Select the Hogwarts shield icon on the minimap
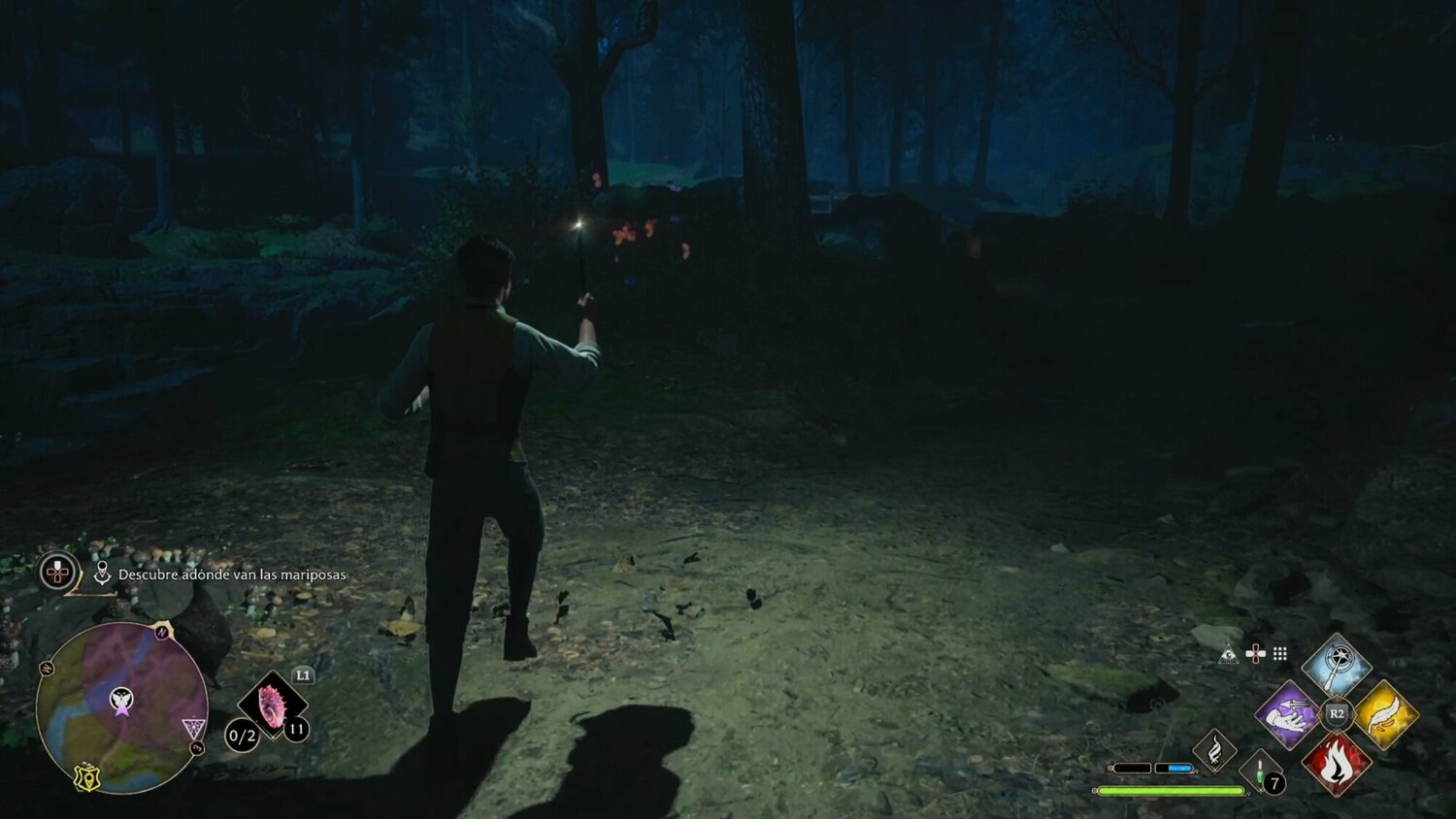This screenshot has height=819, width=1456. coord(88,777)
